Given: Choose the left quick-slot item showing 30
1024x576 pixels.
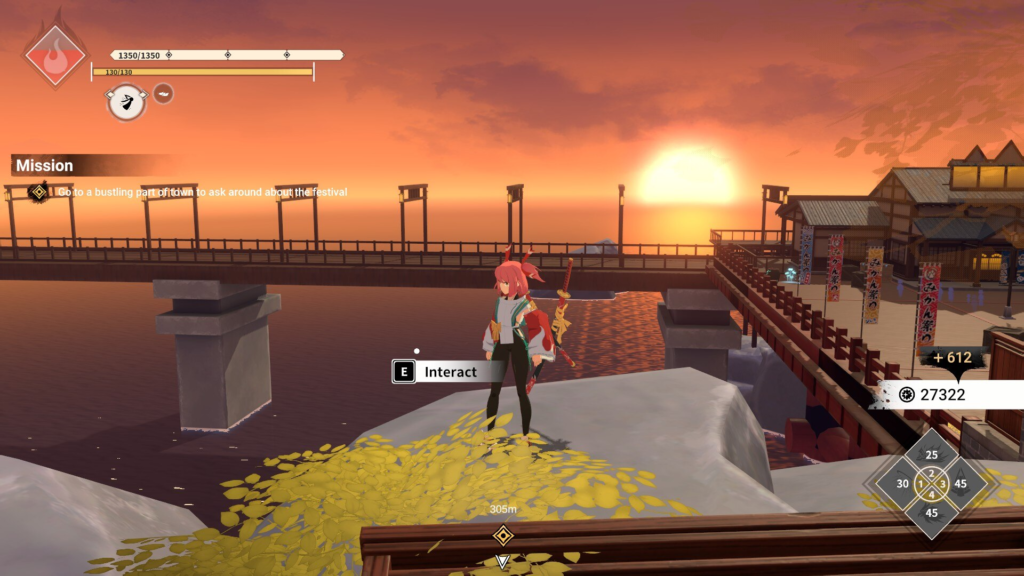Looking at the screenshot, I should tap(902, 484).
